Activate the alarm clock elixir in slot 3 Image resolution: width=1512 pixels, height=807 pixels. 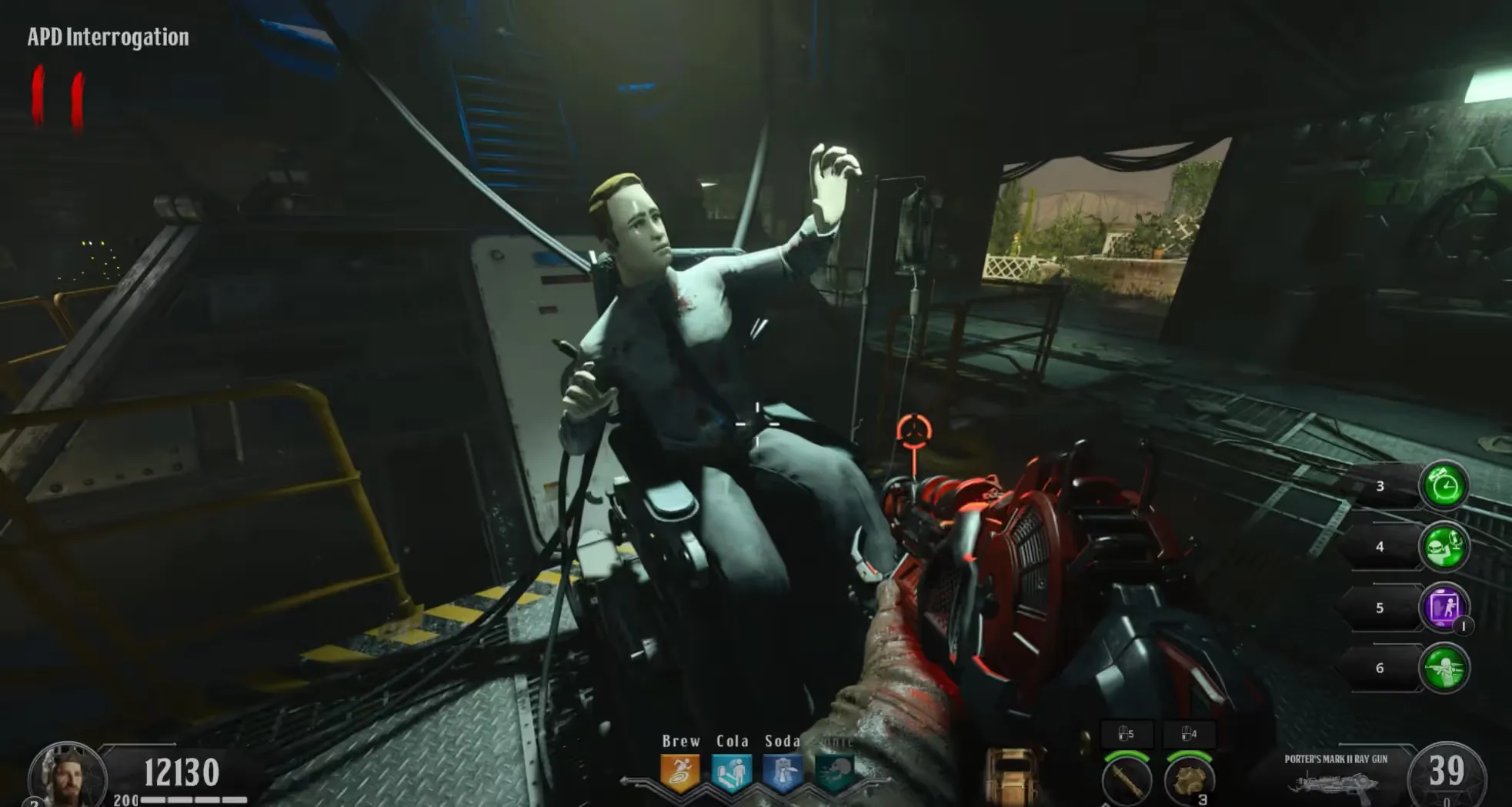(x=1444, y=486)
